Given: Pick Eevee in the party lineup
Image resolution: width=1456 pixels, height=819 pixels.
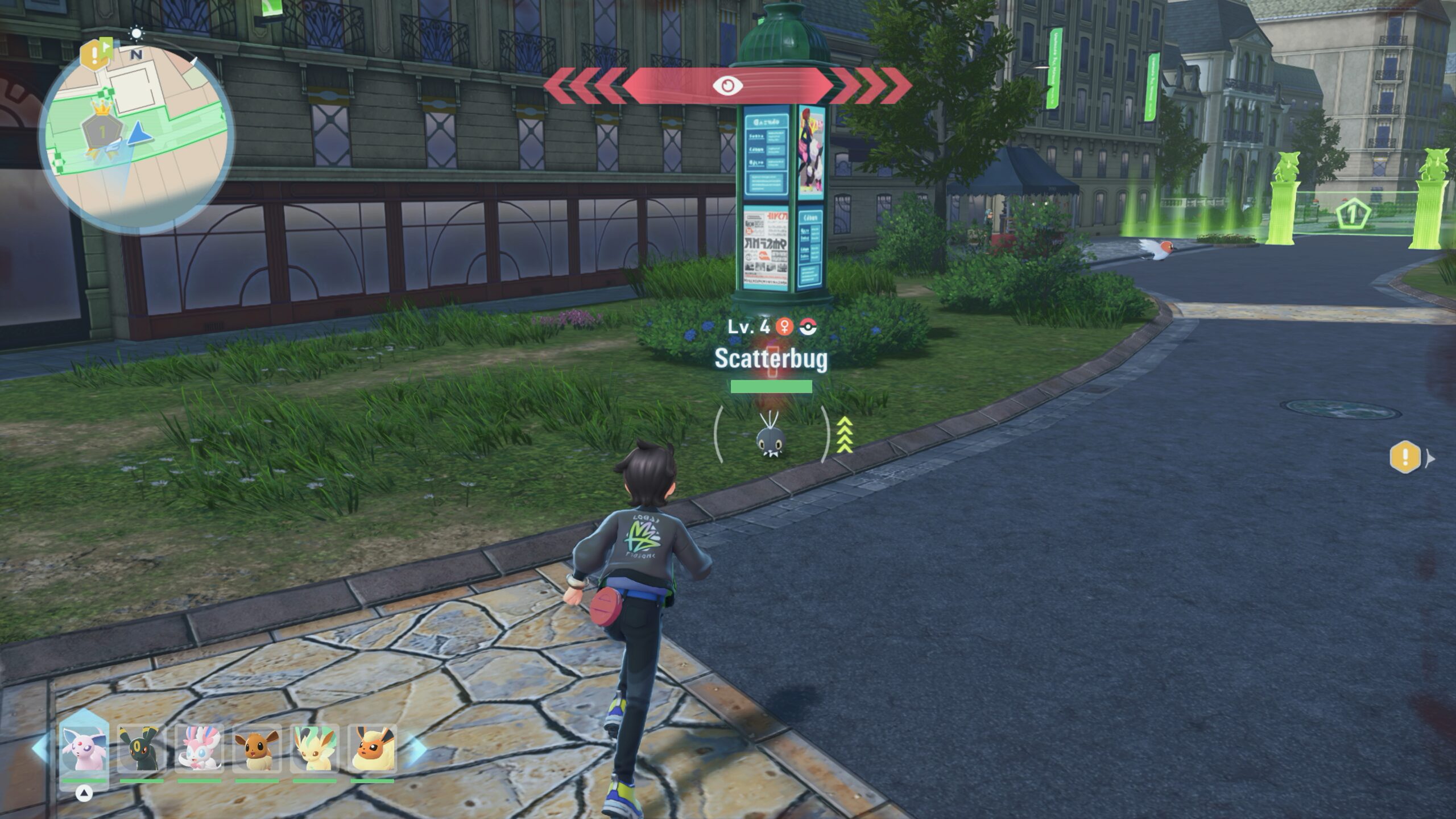Looking at the screenshot, I should 257,747.
